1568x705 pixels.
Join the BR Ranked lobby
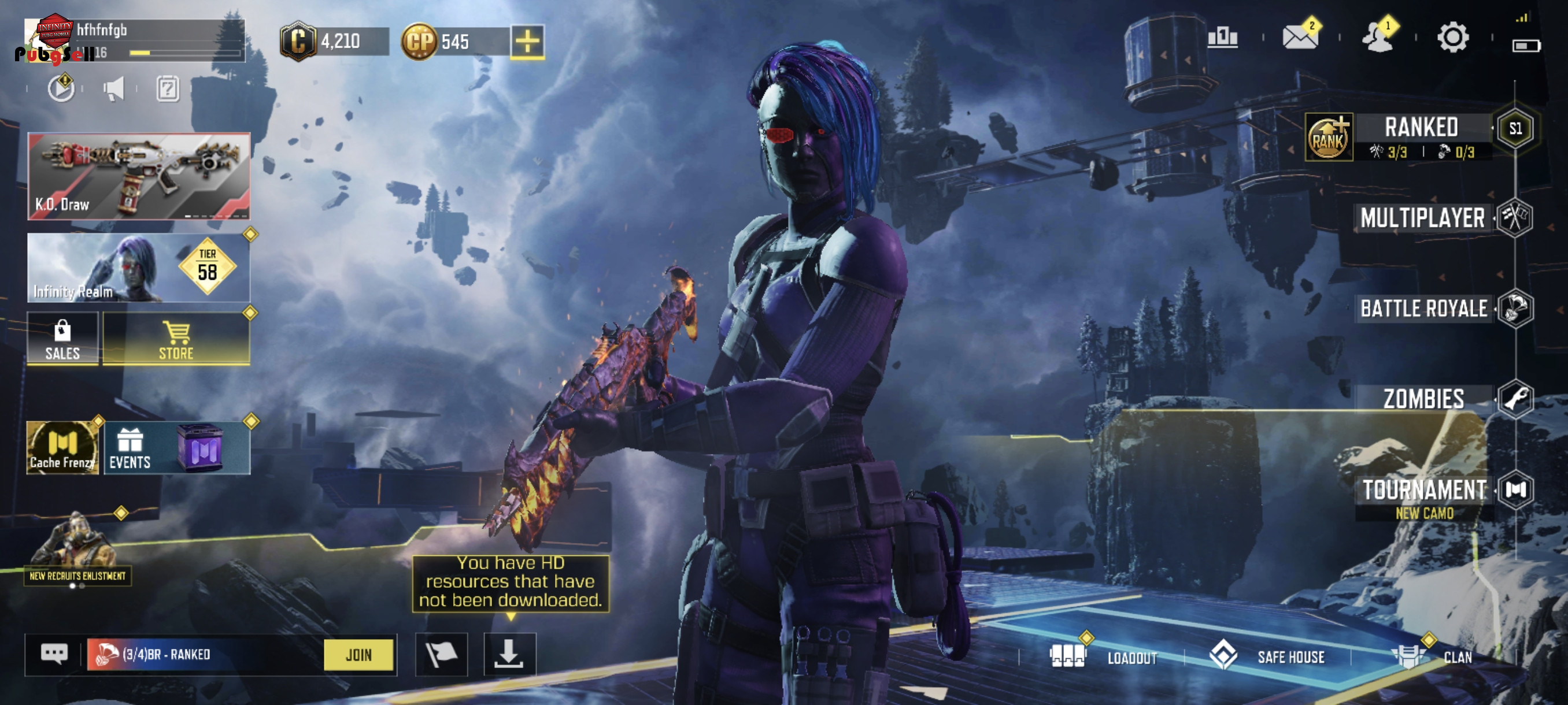[358, 655]
